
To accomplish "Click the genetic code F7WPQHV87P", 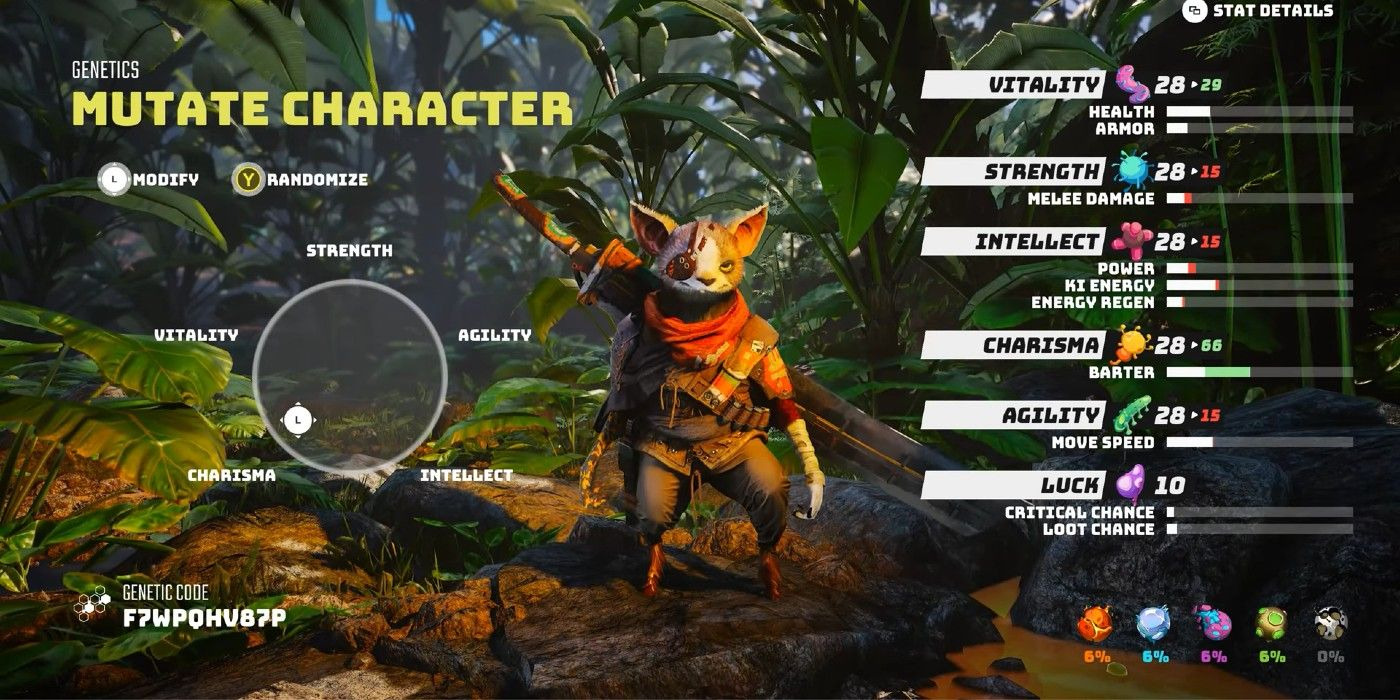I will coord(204,617).
